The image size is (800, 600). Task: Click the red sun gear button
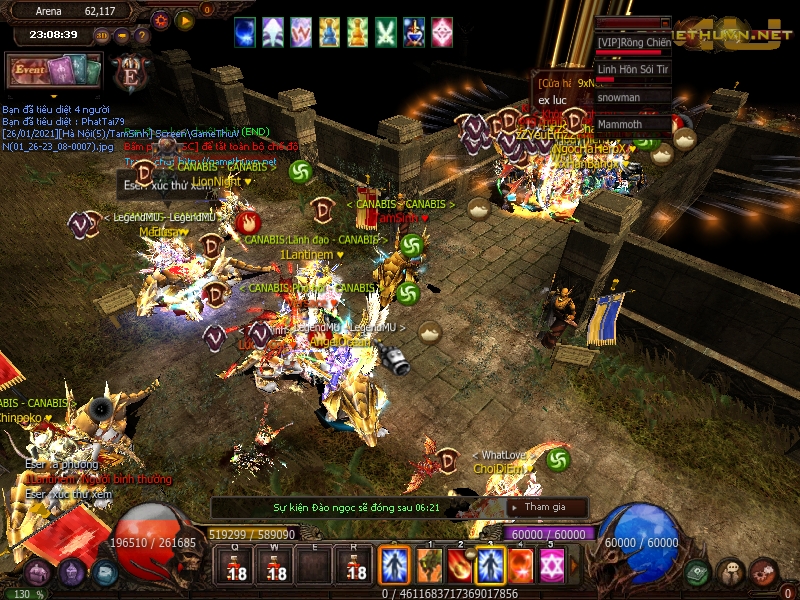160,19
